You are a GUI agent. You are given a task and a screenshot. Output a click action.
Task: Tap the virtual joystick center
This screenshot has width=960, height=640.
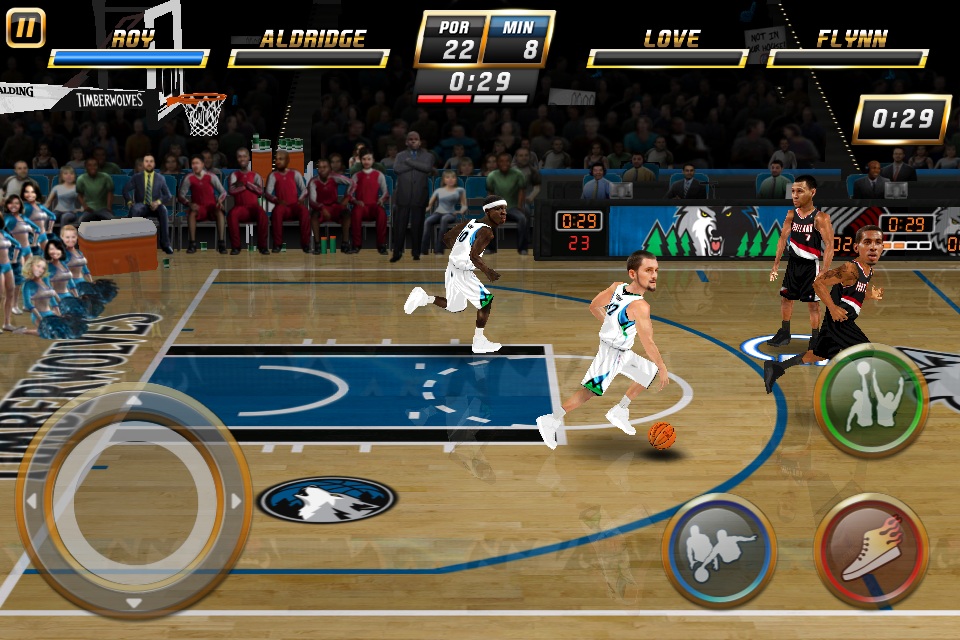point(133,500)
